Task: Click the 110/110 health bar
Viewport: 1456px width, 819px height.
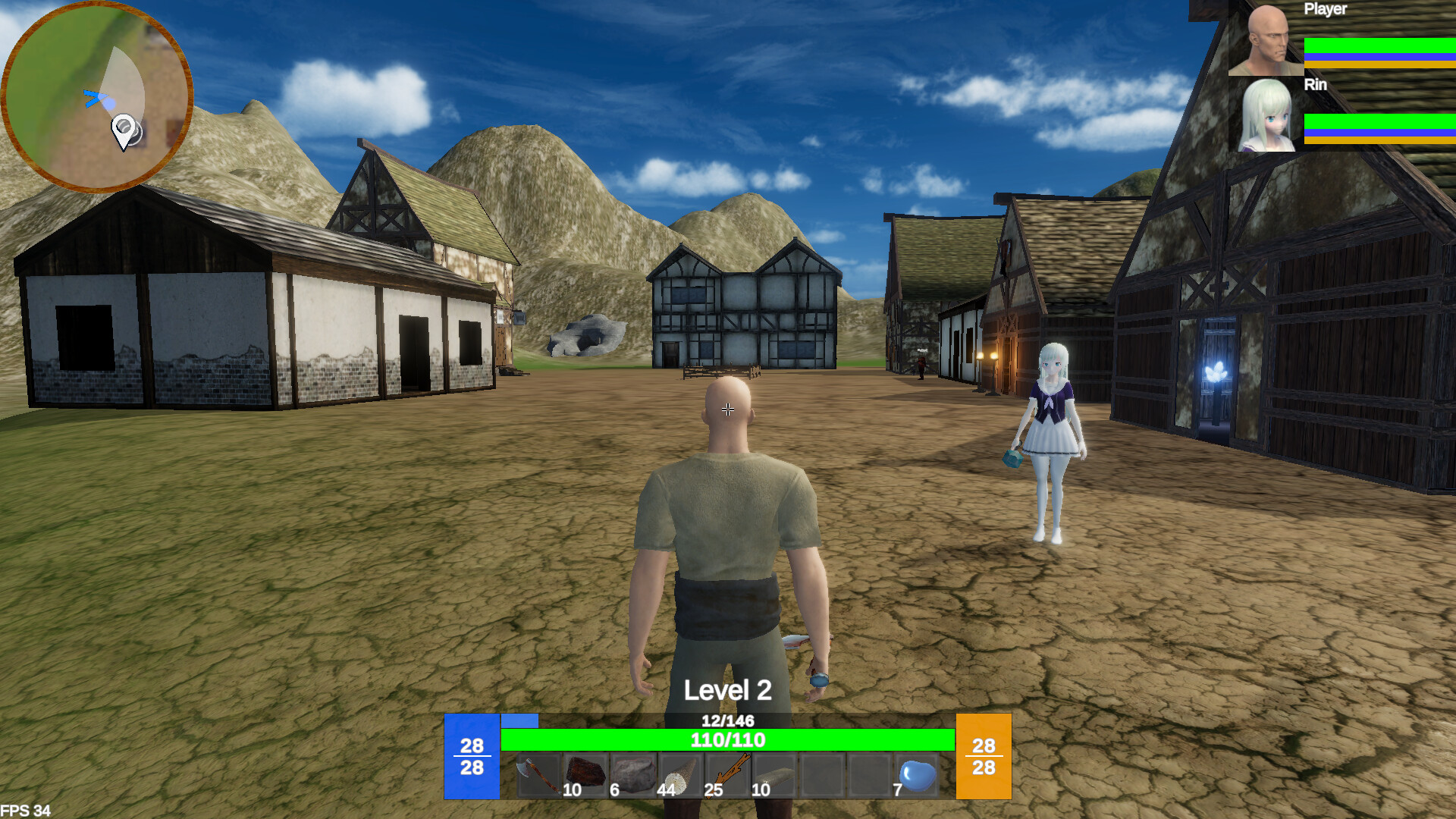Action: click(x=728, y=740)
